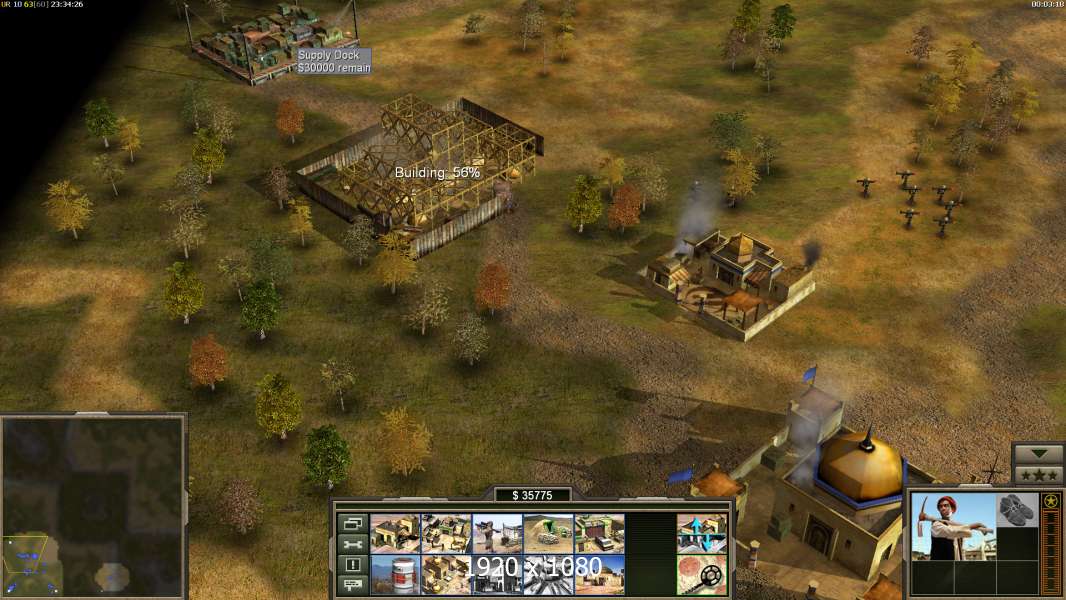The image size is (1066, 600).
Task: Open the chat message button
Action: (x=351, y=585)
